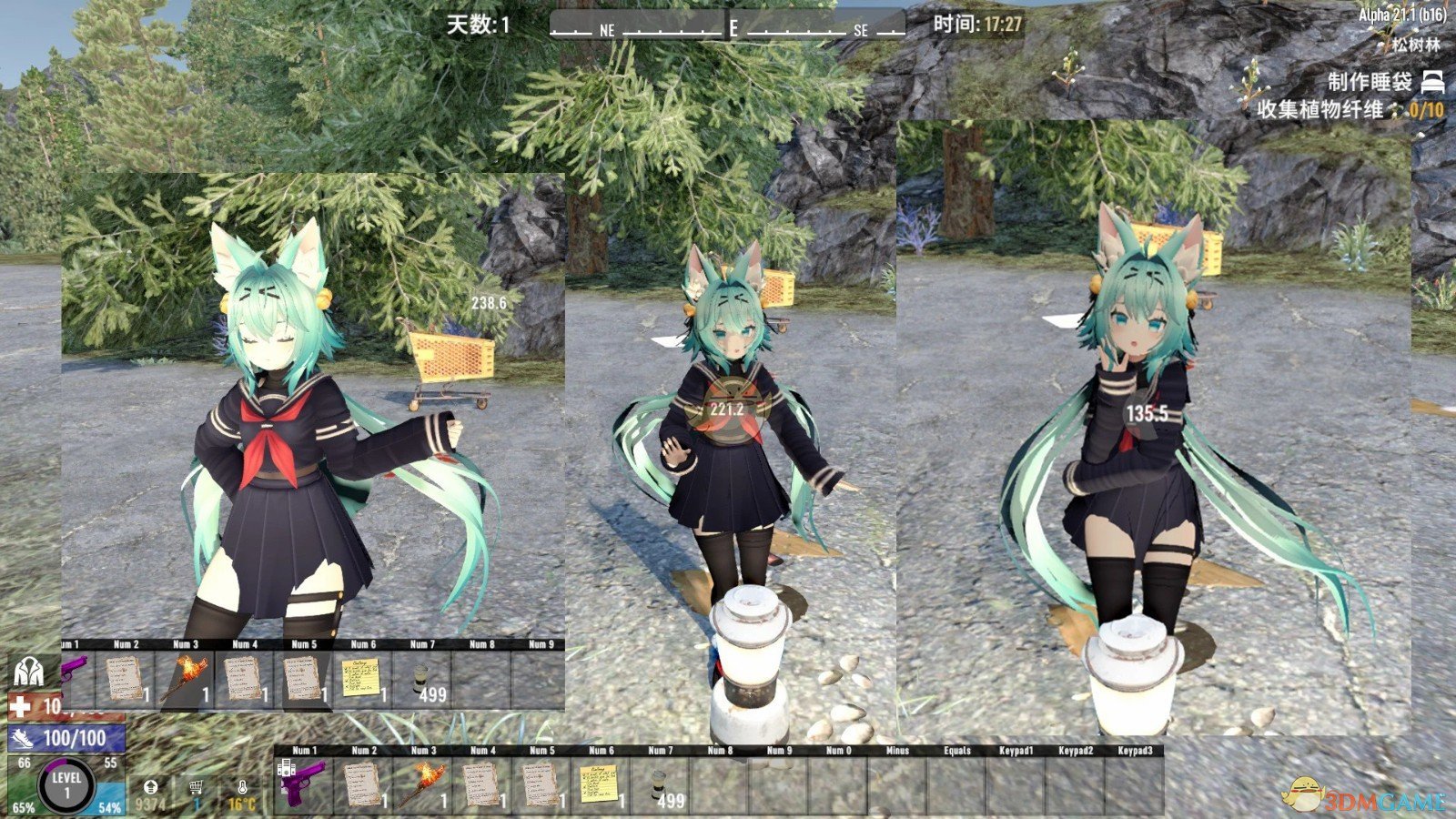This screenshot has width=1456, height=819.
Task: Click the backpack icon in the HUD
Action: 30,672
